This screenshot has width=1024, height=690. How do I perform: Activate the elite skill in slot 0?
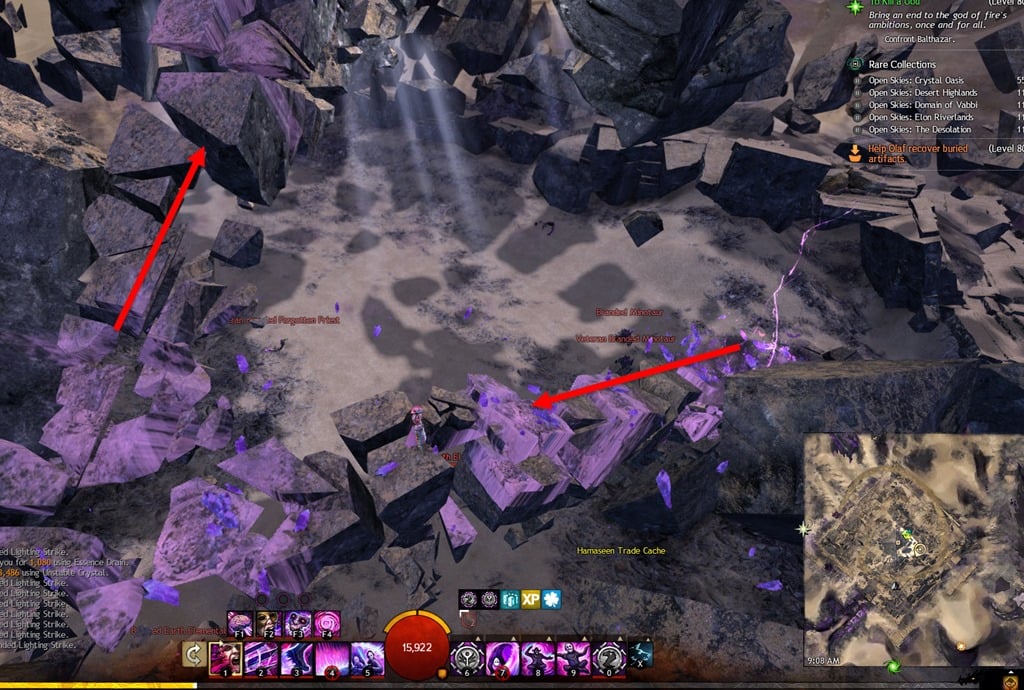[x=607, y=658]
